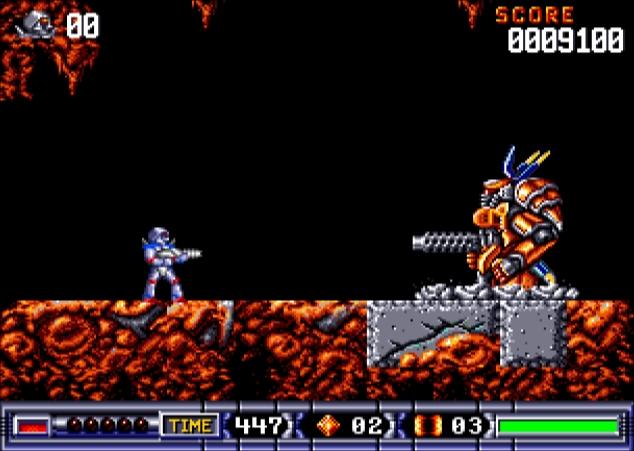Image resolution: width=634 pixels, height=451 pixels.
Task: Select the red weapon indicator icon
Action: click(x=33, y=426)
